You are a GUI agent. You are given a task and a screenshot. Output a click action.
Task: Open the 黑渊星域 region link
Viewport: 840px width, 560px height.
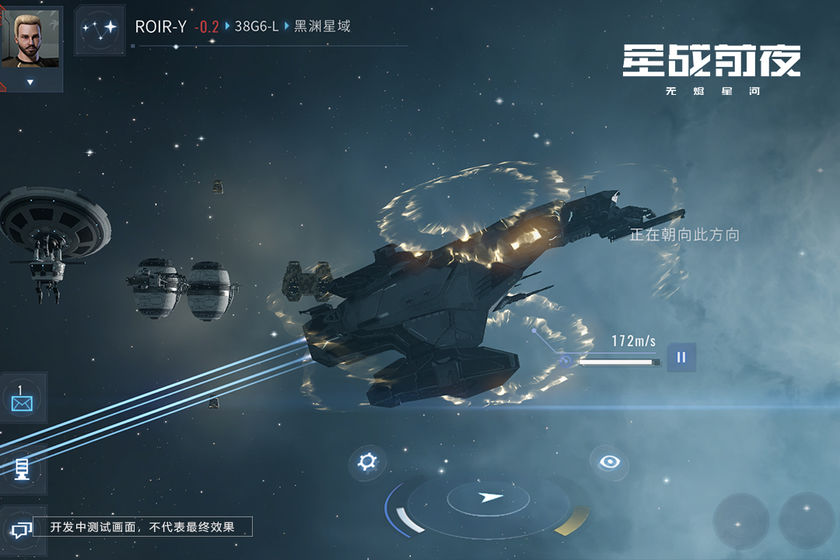pyautogui.click(x=322, y=27)
